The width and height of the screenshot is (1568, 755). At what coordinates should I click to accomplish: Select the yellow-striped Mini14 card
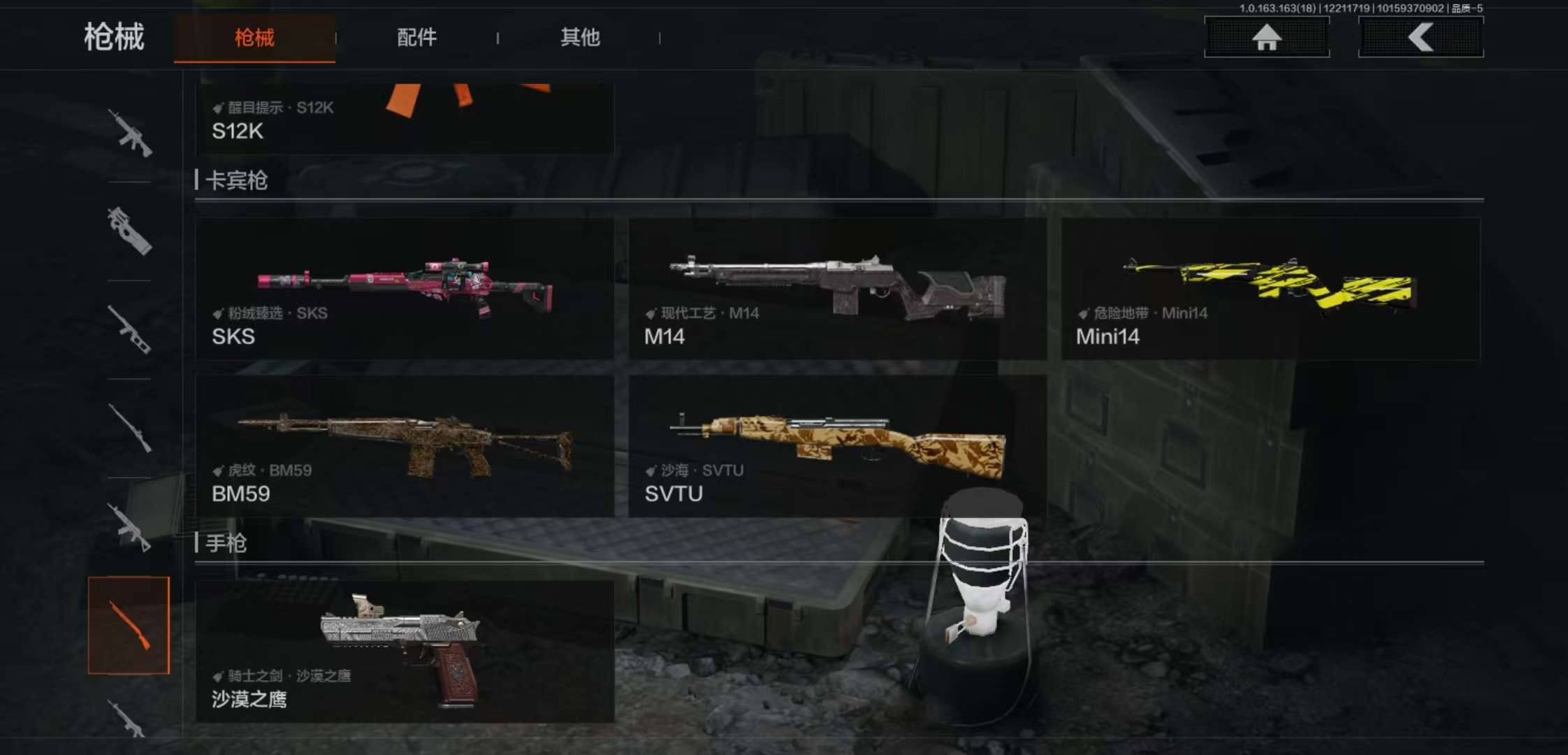(x=1270, y=289)
